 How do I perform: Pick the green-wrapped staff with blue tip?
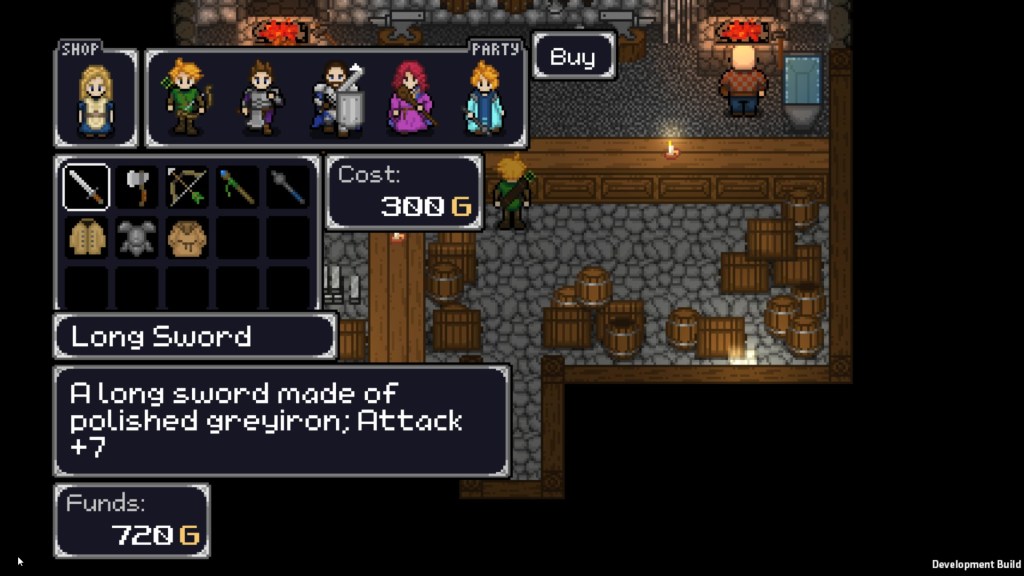[237, 187]
